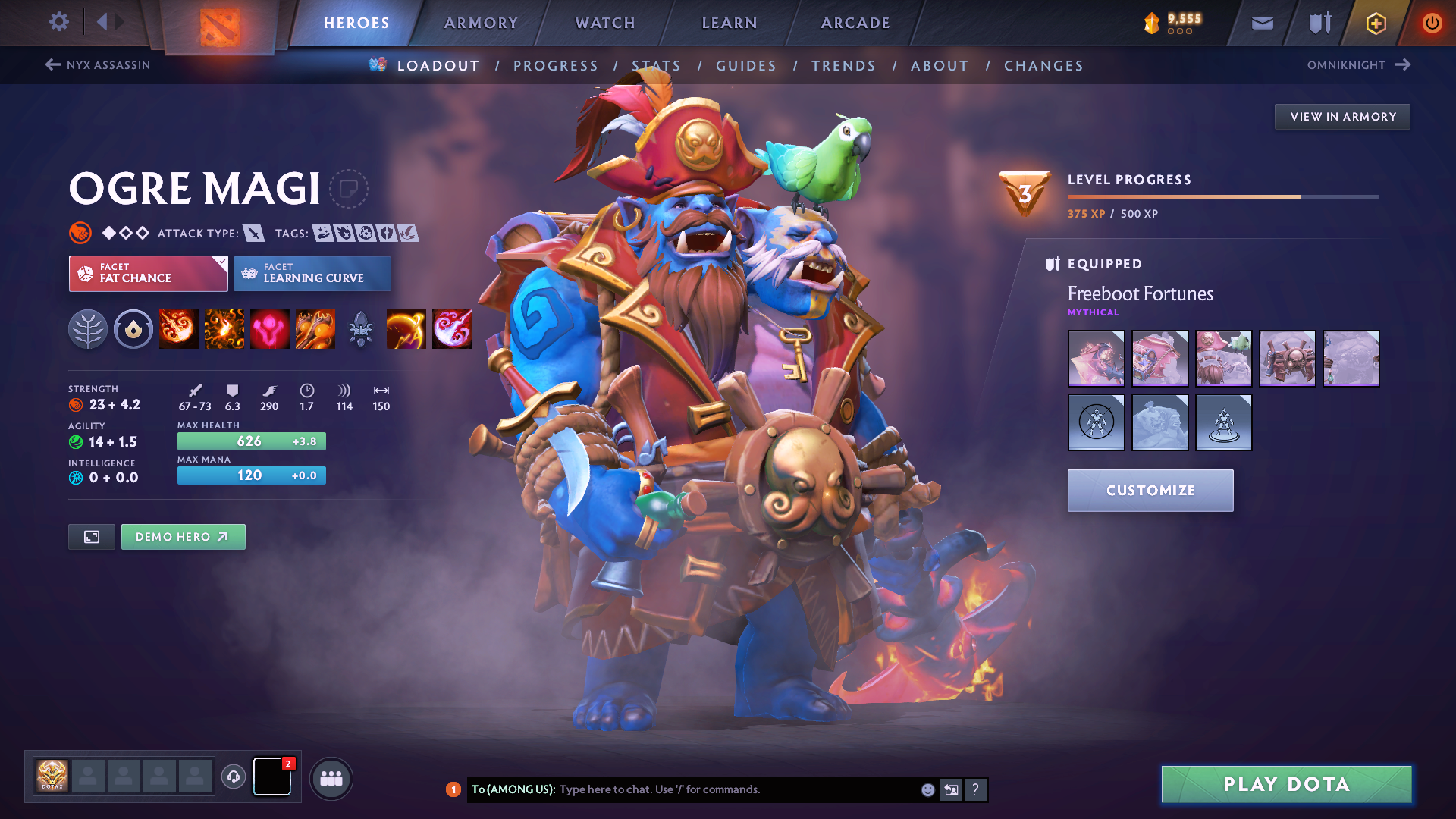Select the Bloodlust ability icon
Viewport: 1456px width, 819px height.
click(x=269, y=328)
